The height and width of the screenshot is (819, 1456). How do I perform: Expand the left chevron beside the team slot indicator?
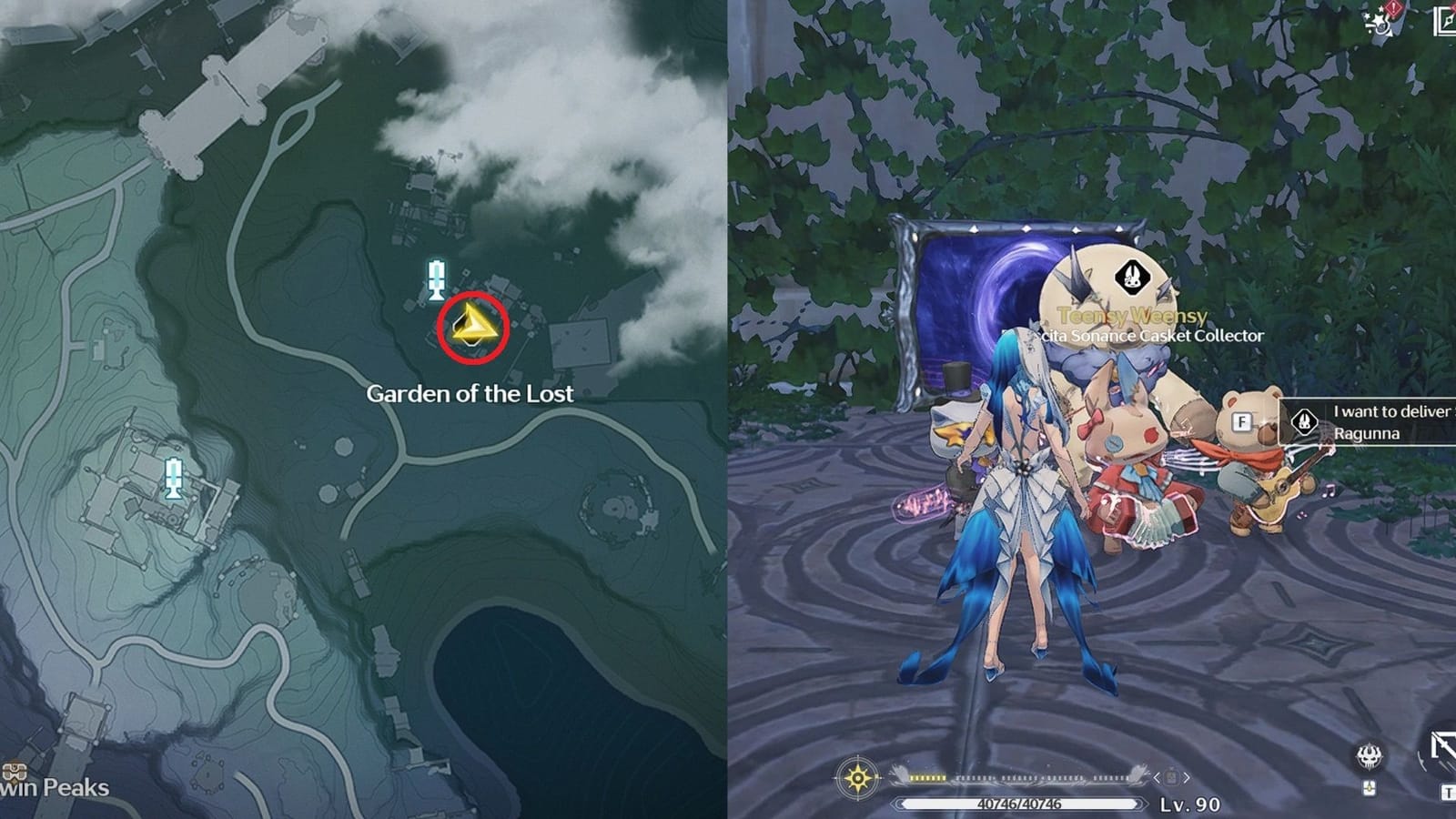[1155, 777]
